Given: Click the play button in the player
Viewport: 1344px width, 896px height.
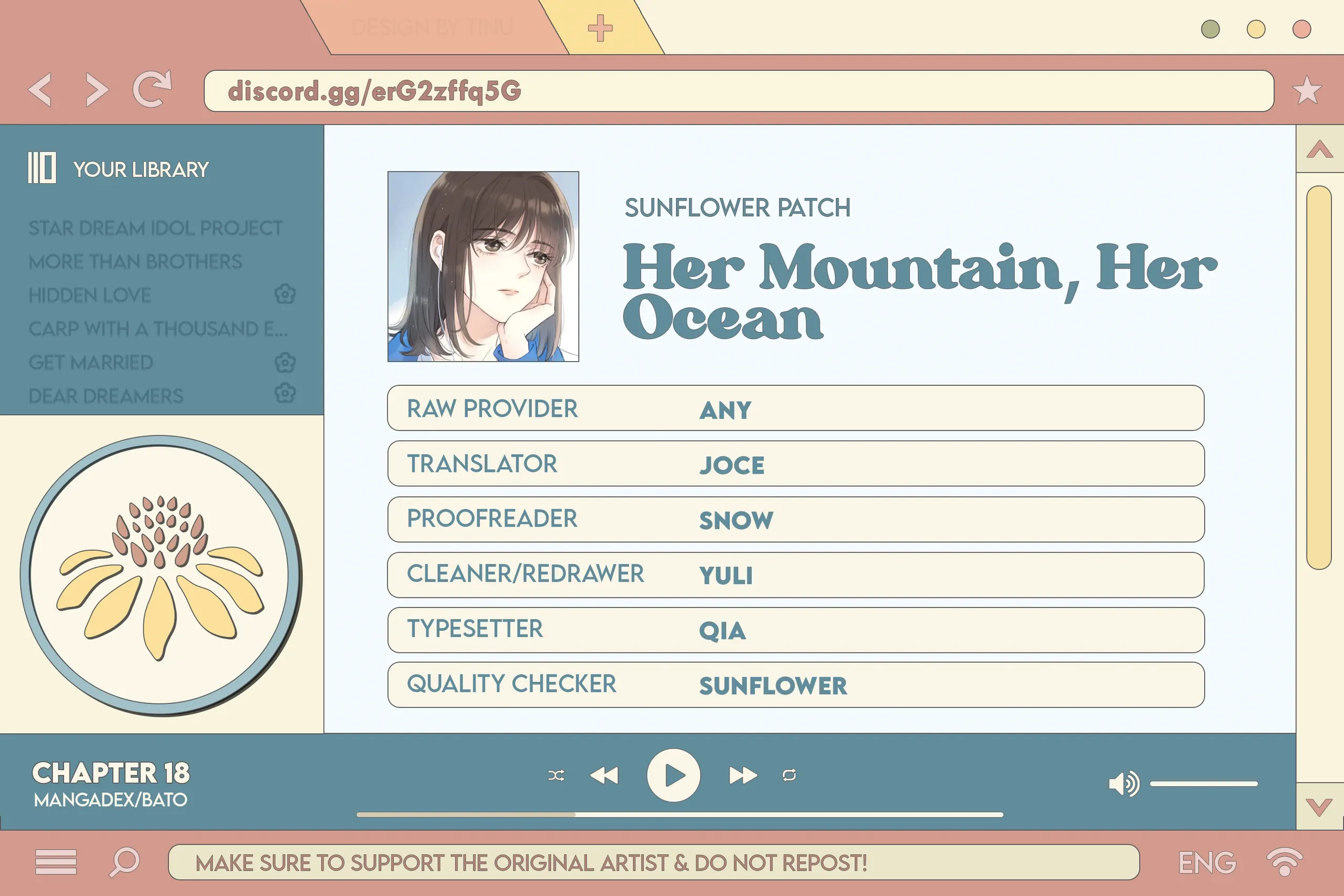Looking at the screenshot, I should [x=673, y=775].
